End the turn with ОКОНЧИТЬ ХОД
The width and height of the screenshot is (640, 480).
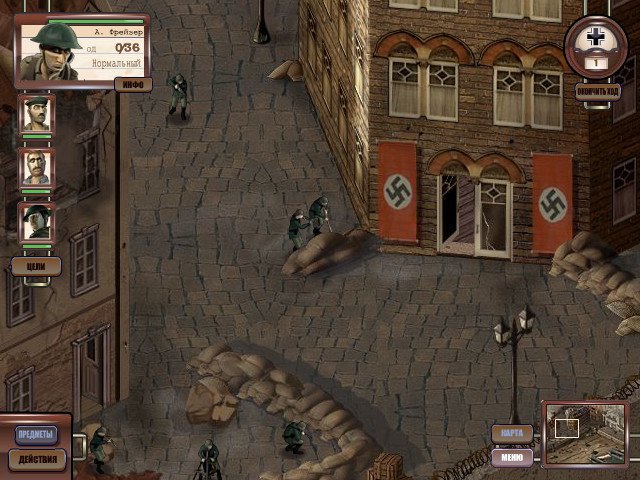(596, 90)
